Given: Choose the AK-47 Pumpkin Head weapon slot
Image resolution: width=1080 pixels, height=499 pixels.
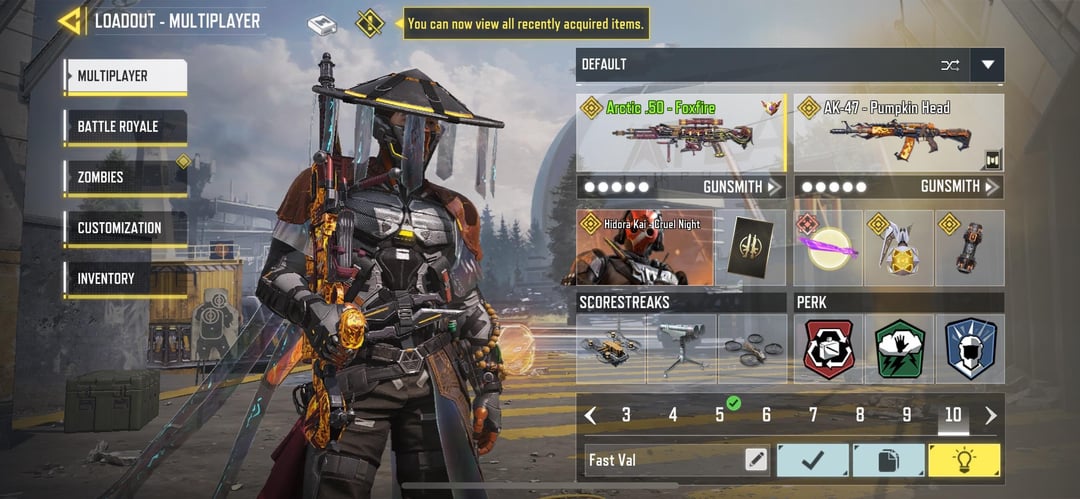Looking at the screenshot, I should (898, 132).
